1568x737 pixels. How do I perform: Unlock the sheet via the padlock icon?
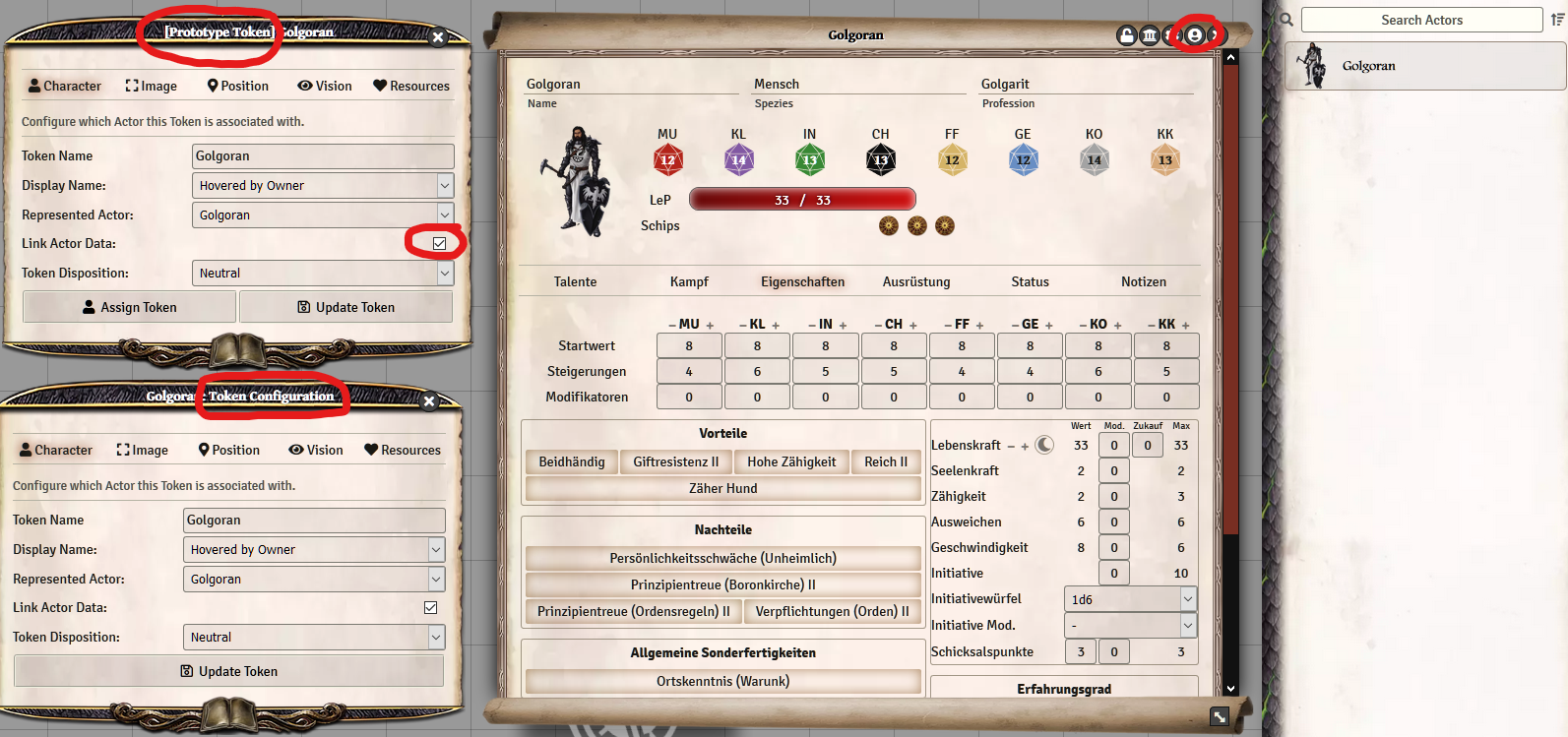point(1126,34)
